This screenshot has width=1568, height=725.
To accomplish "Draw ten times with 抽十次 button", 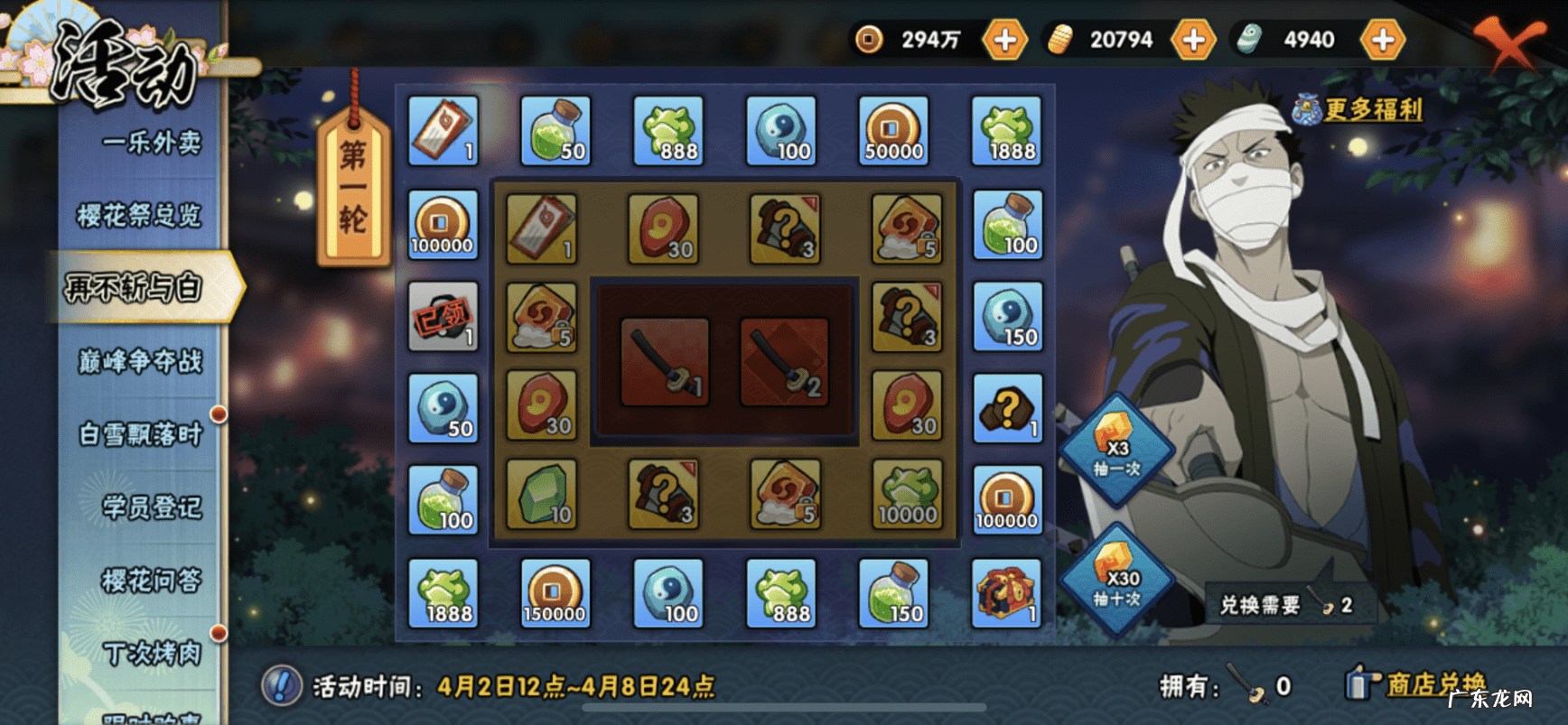I will pos(1117,581).
